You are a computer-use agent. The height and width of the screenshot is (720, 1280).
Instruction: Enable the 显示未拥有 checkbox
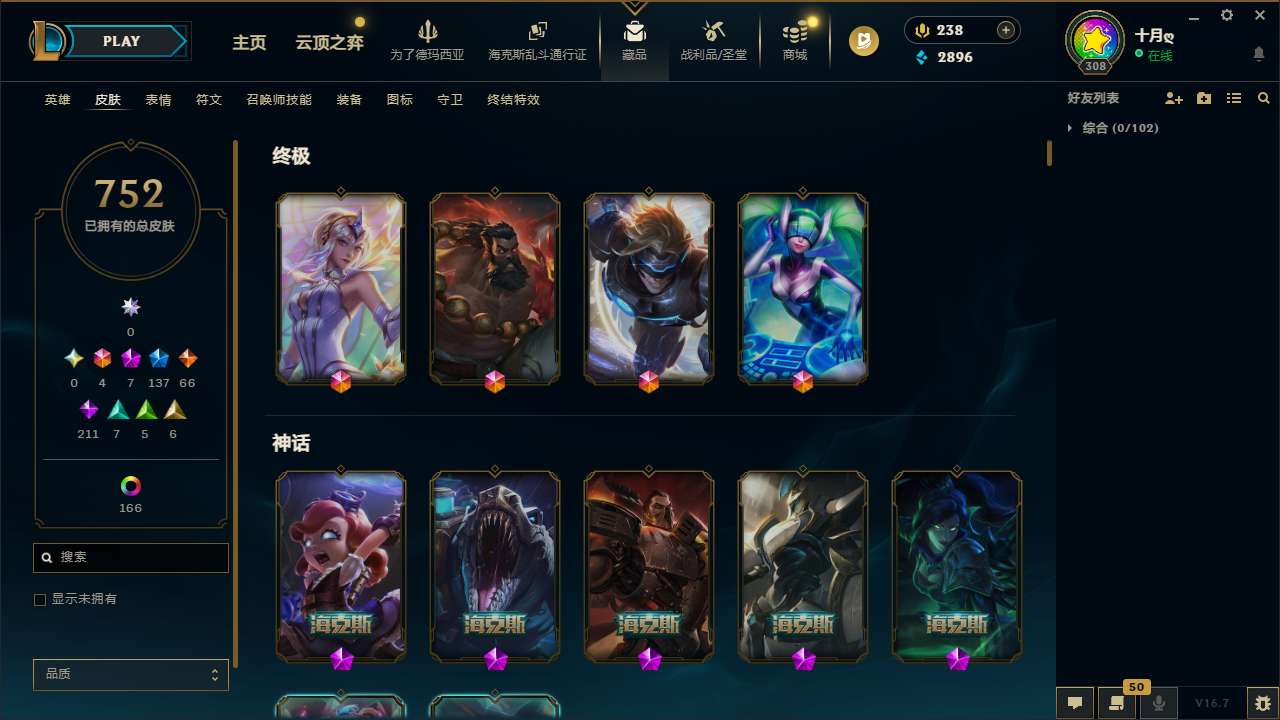40,599
